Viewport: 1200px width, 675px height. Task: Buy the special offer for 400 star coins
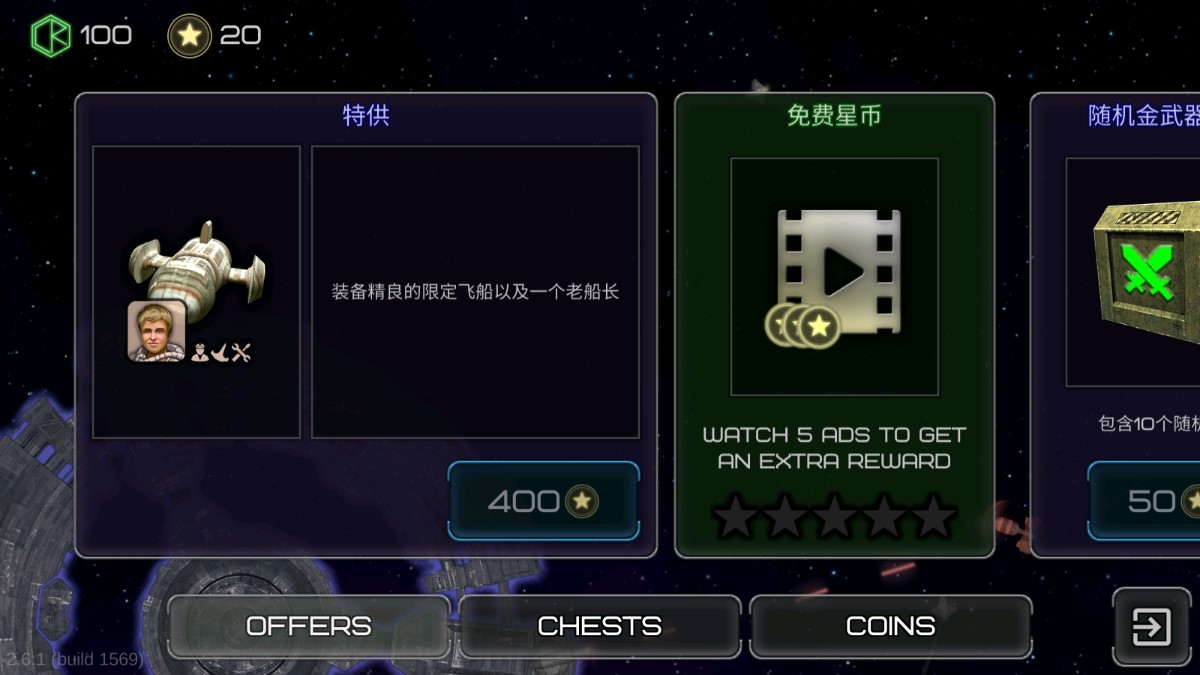pos(543,501)
